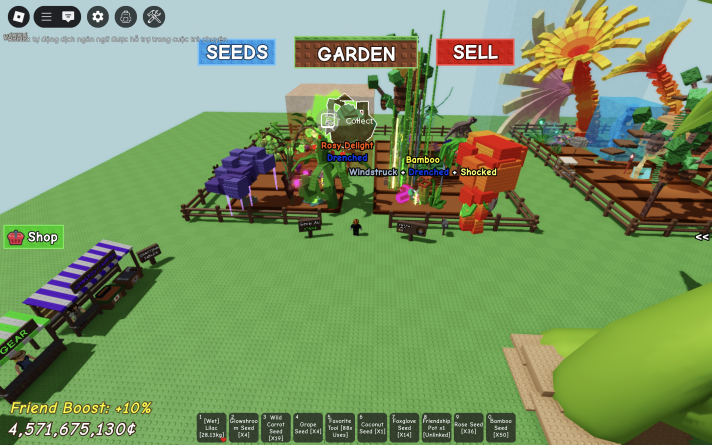Image resolution: width=712 pixels, height=445 pixels.
Task: Open the hammer and wrench tools icon
Action: coord(154,17)
